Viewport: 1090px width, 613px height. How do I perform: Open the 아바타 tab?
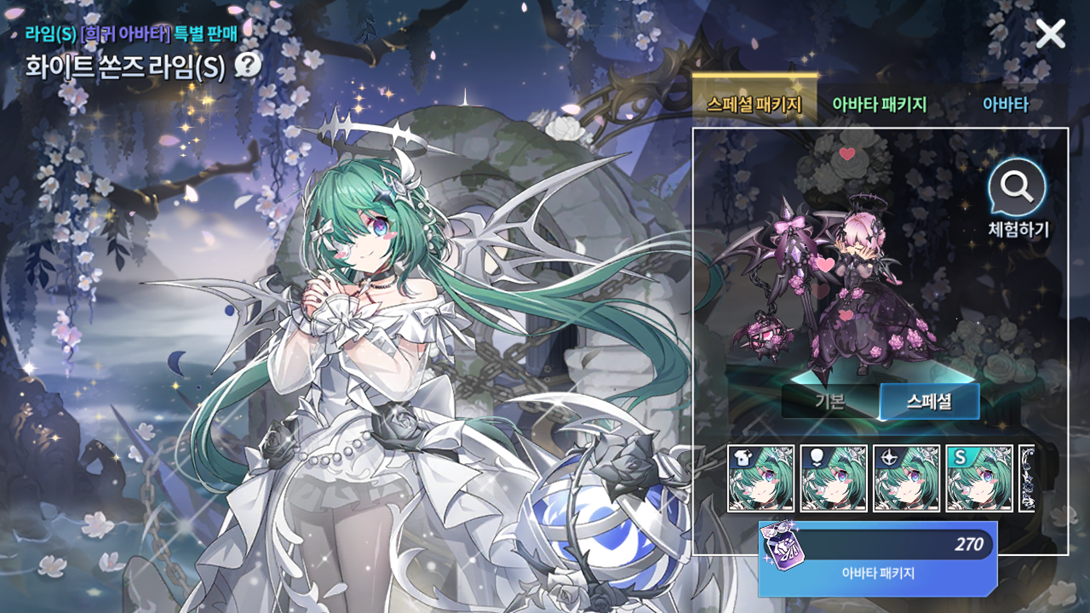(1004, 104)
